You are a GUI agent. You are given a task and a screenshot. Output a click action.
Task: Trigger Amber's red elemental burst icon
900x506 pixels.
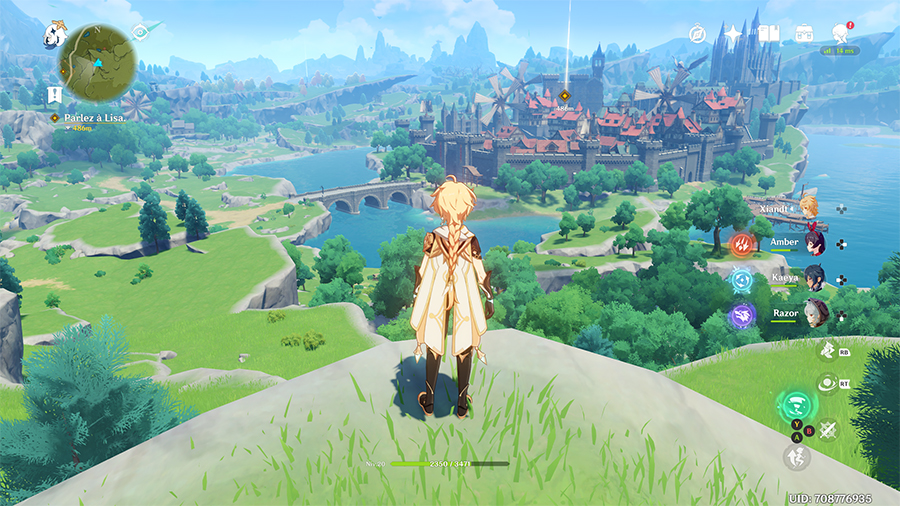point(742,243)
